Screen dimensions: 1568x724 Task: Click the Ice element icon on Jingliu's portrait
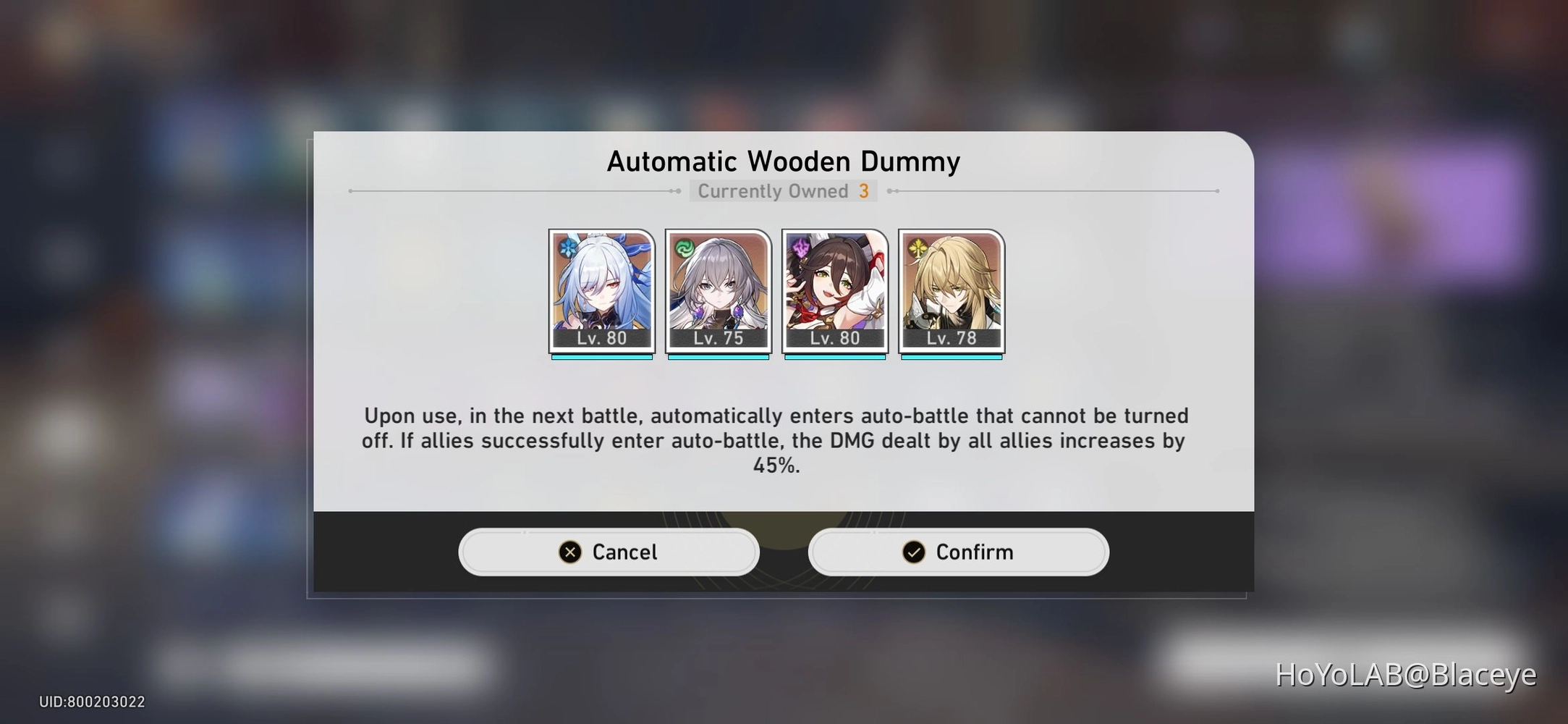(x=567, y=248)
